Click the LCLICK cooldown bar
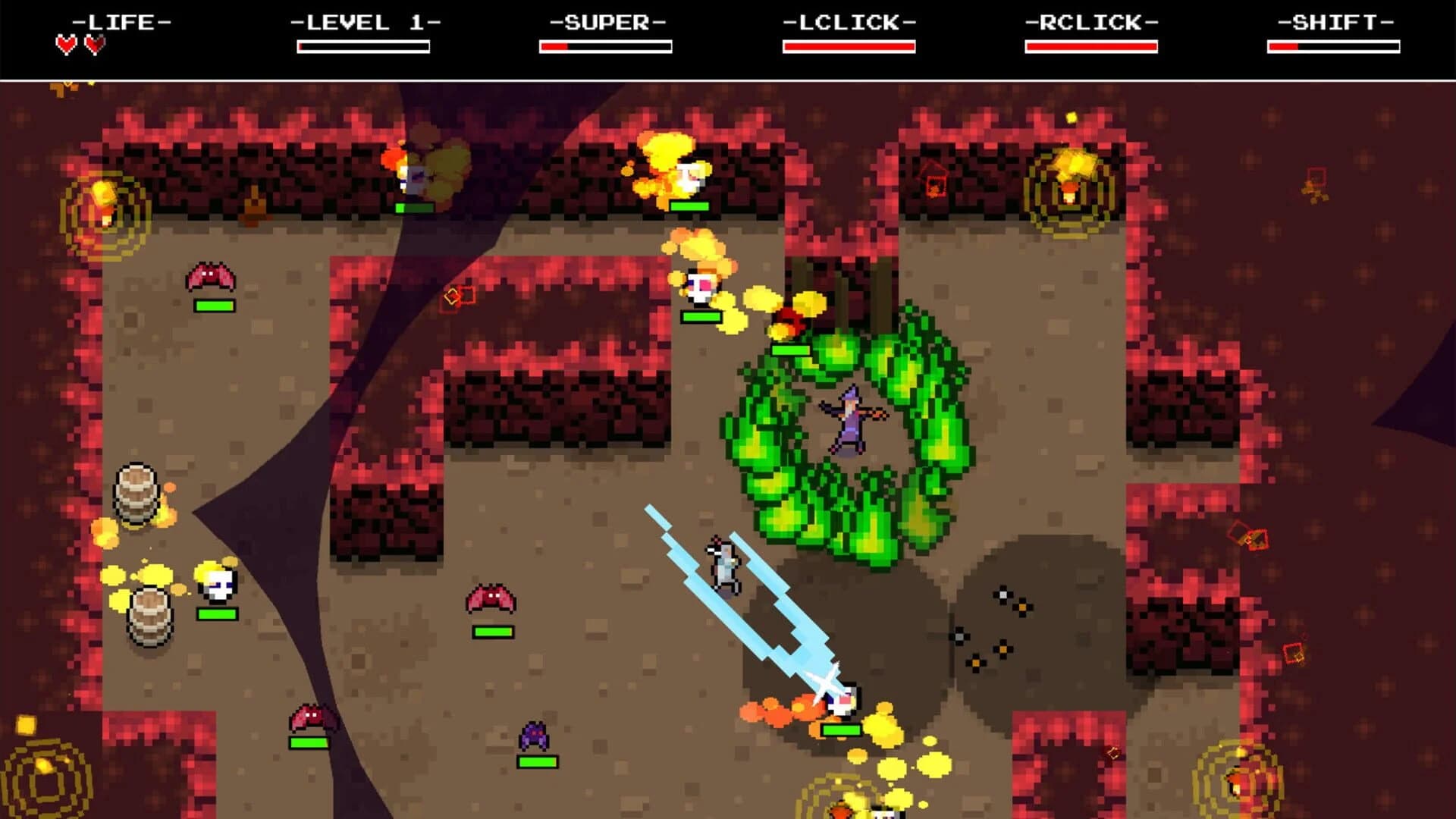The width and height of the screenshot is (1456, 819). point(849,47)
